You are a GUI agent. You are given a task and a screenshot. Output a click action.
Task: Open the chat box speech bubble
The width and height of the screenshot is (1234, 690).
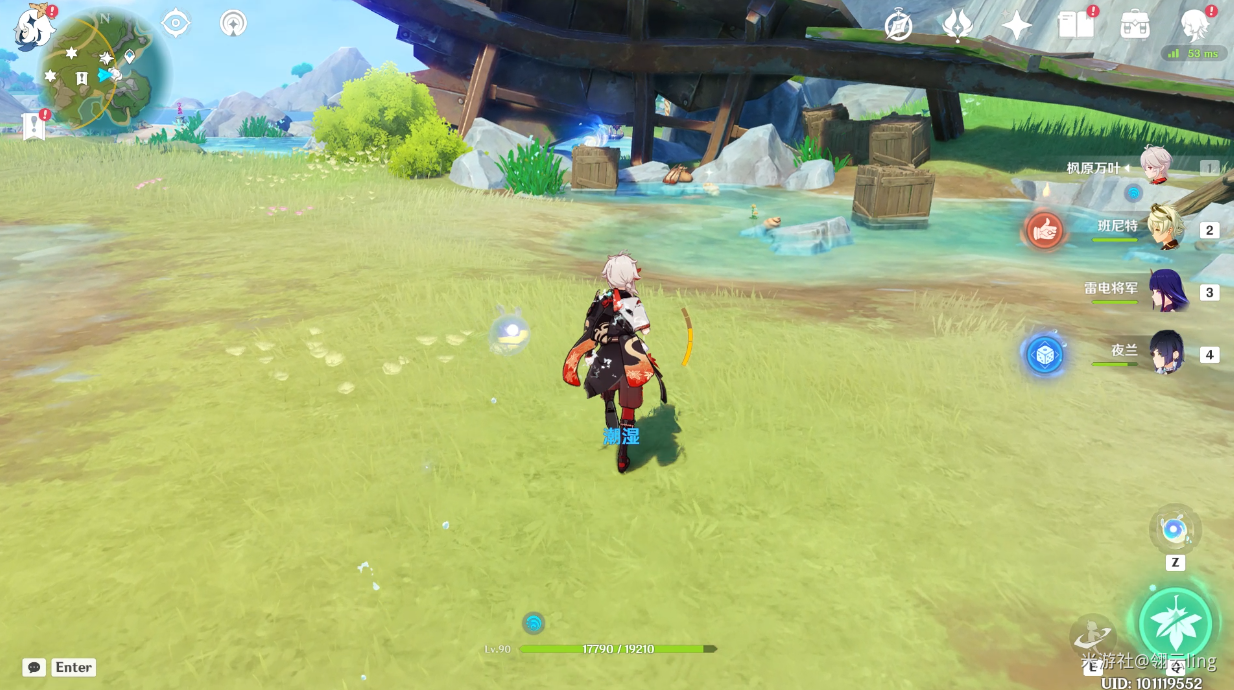click(x=35, y=667)
